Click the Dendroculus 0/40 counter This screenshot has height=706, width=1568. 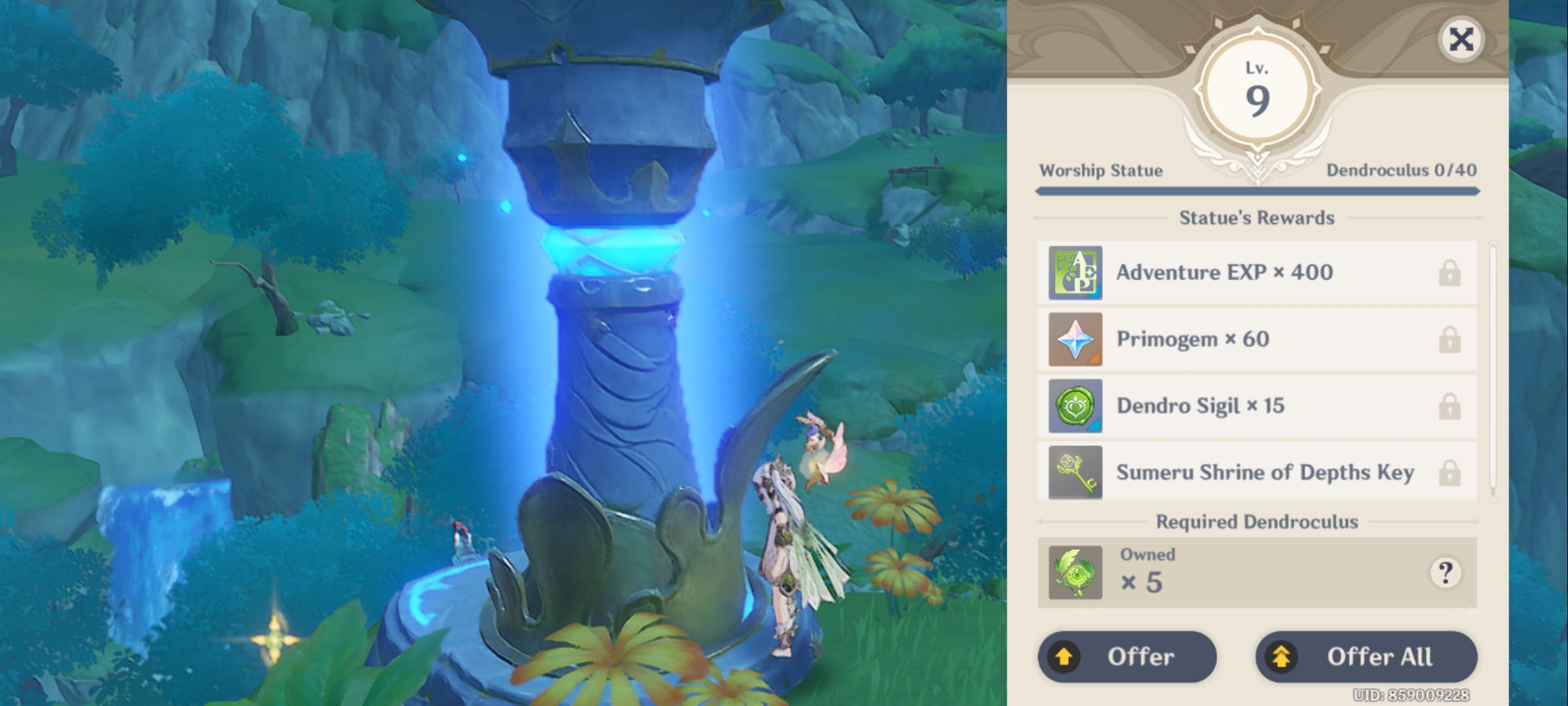1402,169
